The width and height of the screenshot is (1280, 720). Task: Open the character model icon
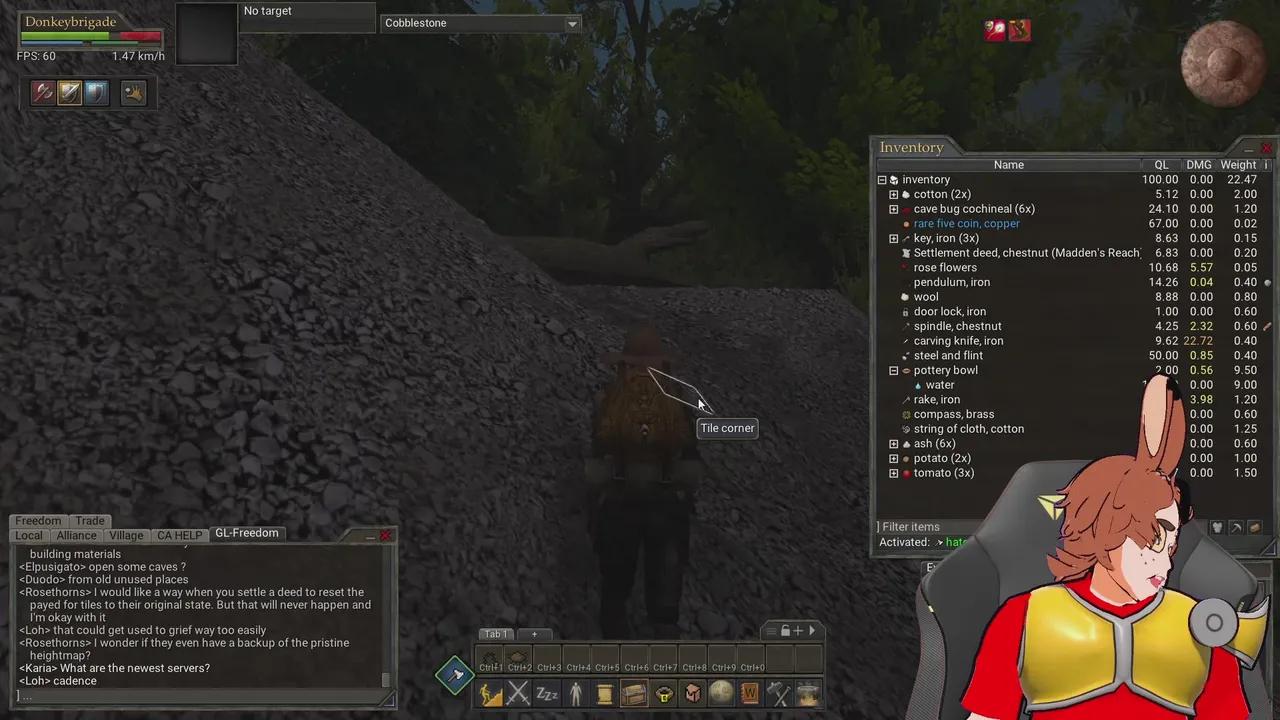[x=576, y=693]
